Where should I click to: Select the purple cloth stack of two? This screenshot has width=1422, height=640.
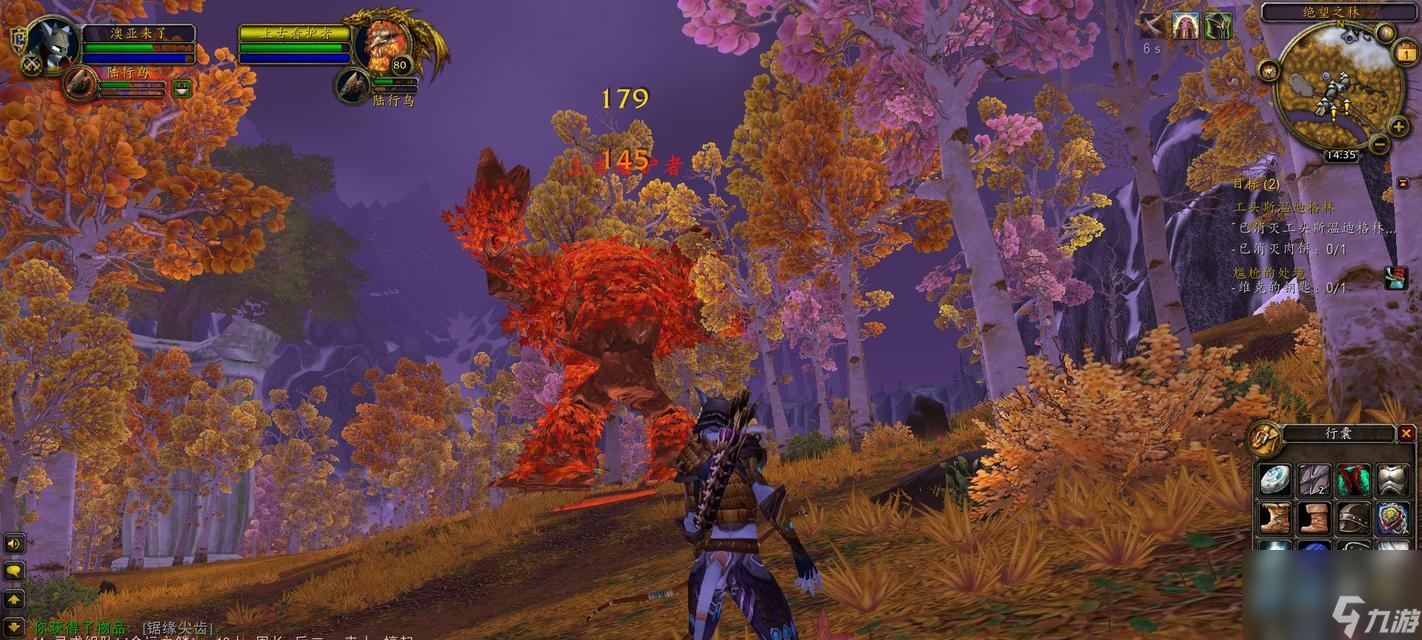point(1314,480)
